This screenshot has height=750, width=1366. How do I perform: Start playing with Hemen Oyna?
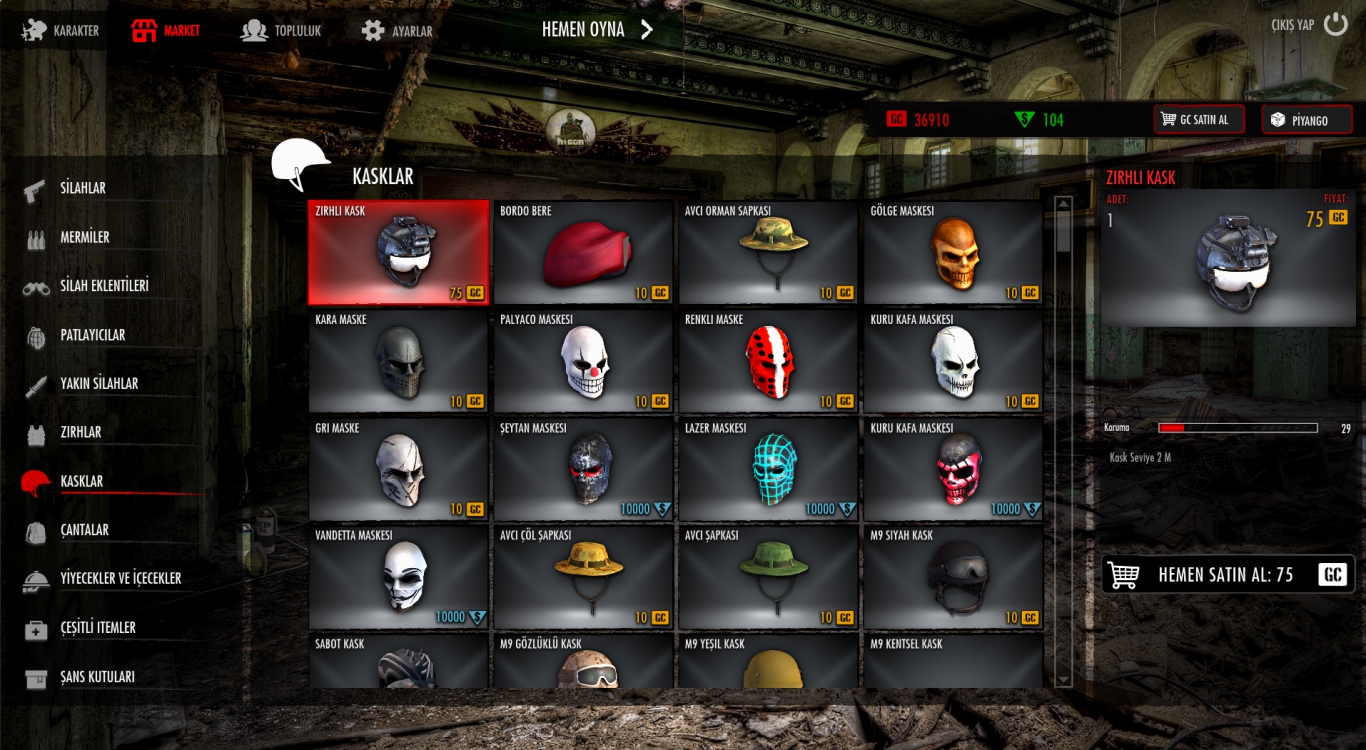click(597, 30)
